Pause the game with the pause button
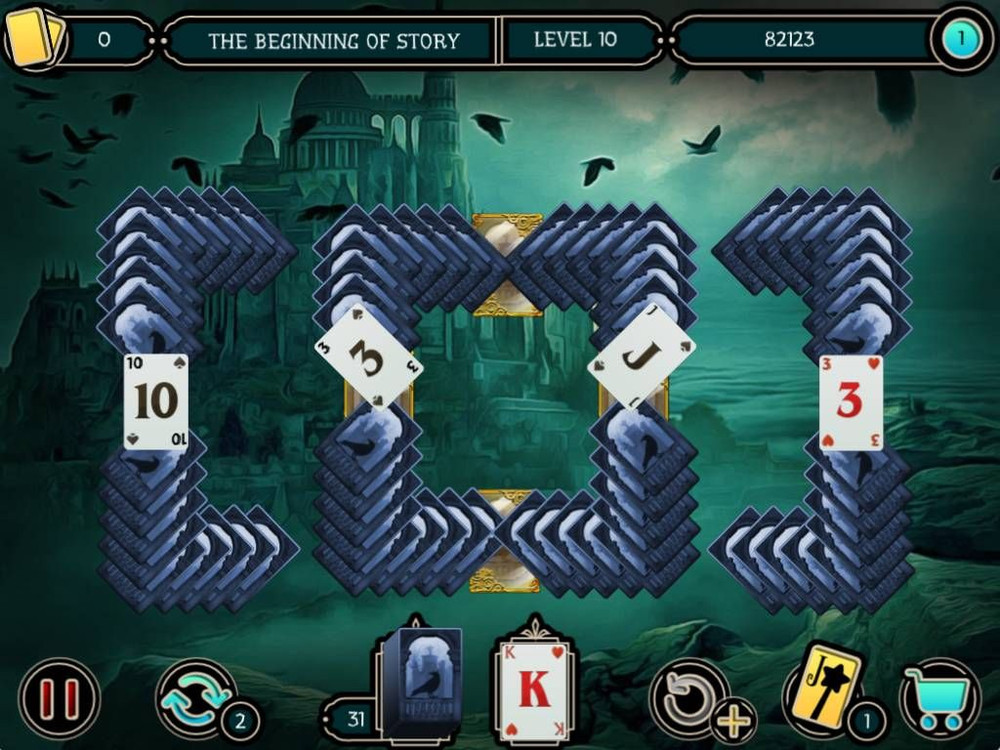The image size is (1000, 750). coord(59,697)
